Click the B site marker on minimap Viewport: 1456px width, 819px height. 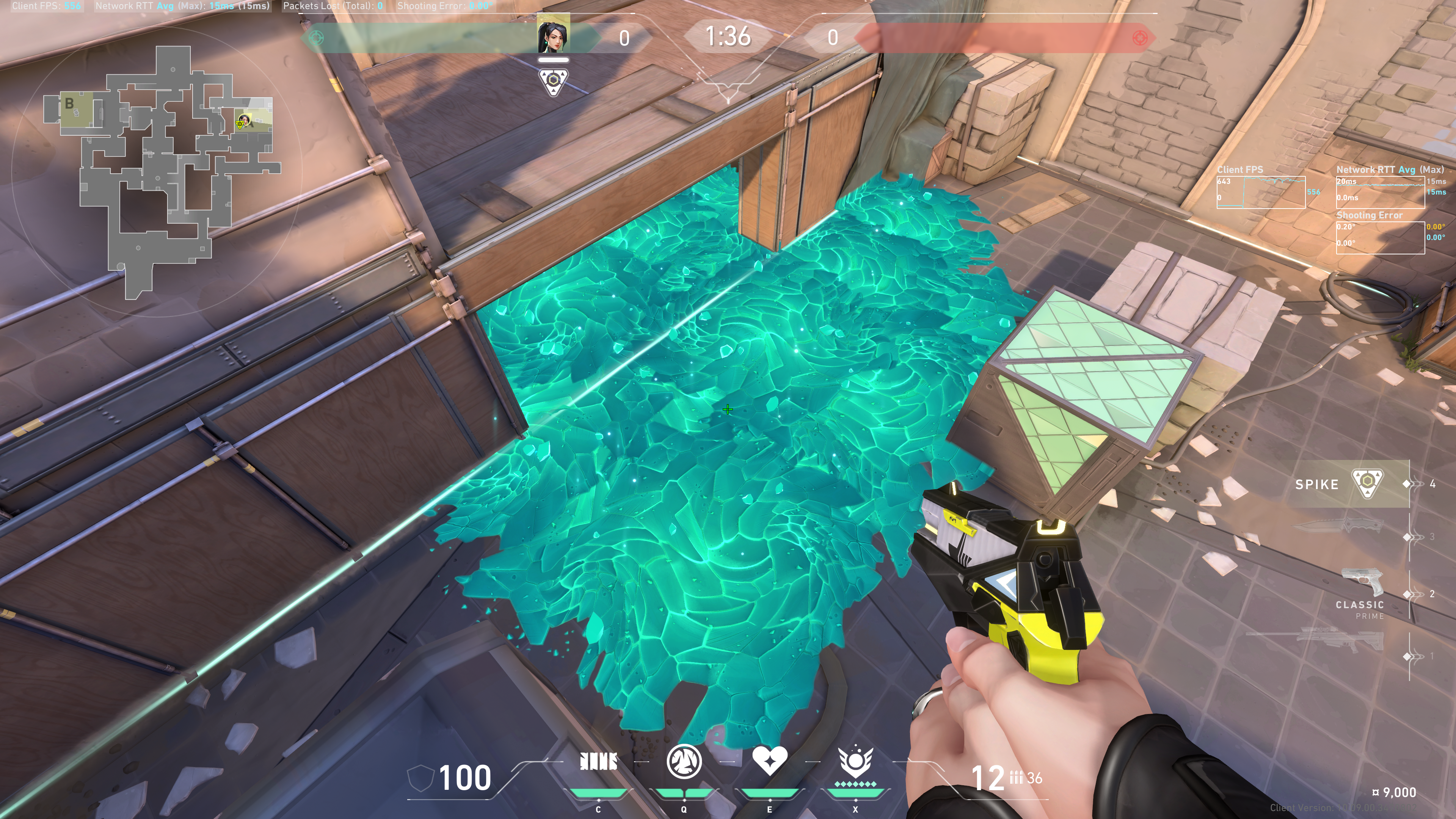tap(69, 104)
